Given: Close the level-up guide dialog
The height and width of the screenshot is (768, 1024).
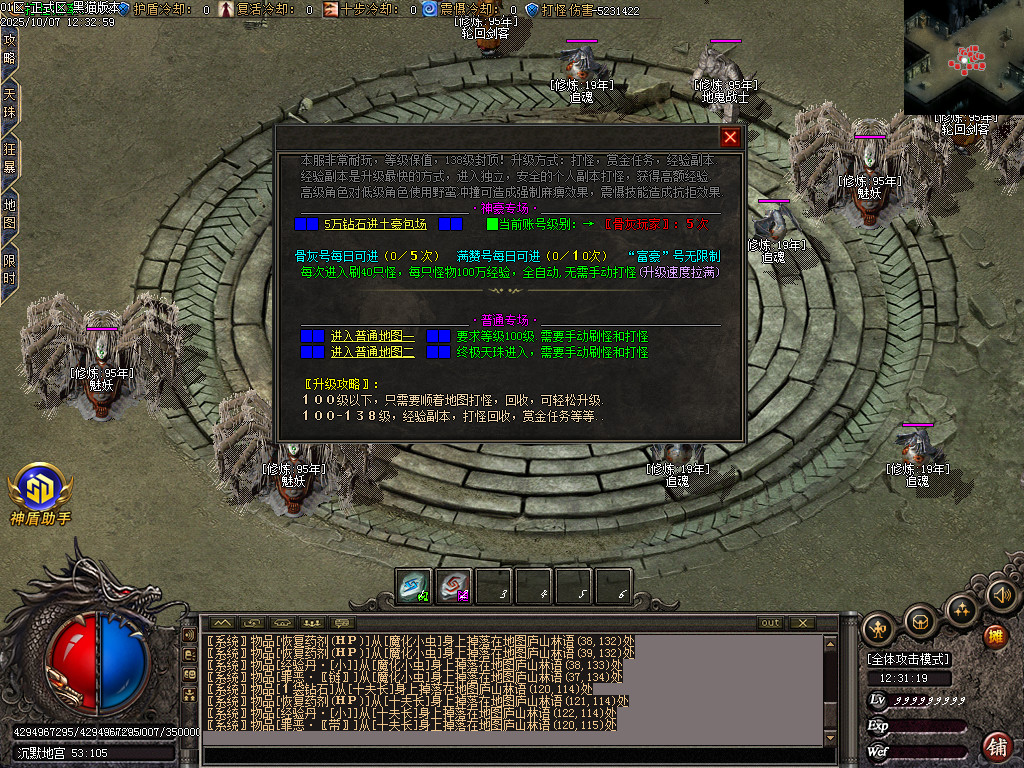Looking at the screenshot, I should [x=730, y=138].
